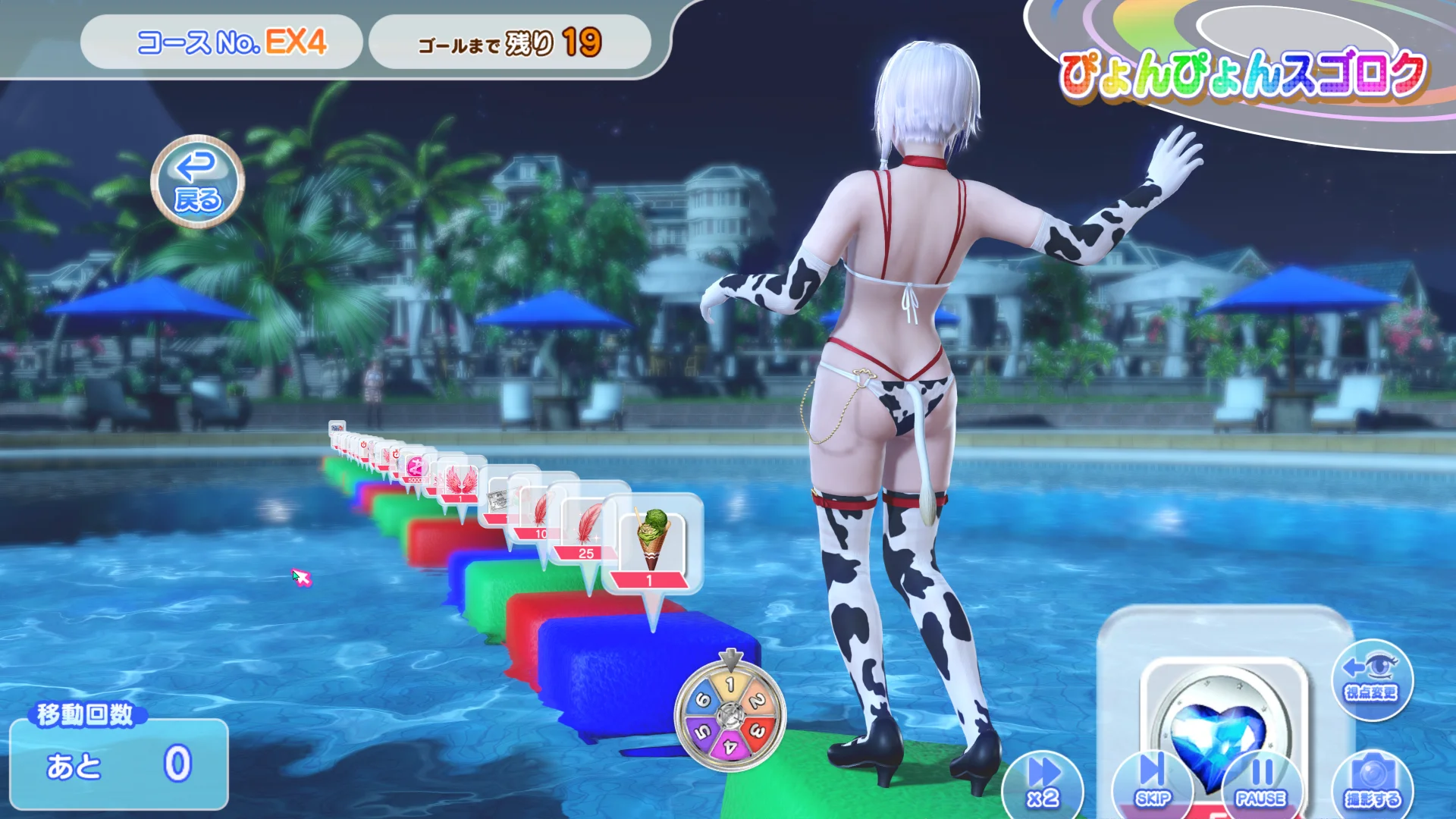This screenshot has width=1456, height=819.
Task: Select the ice cream cone reward tile
Action: click(651, 544)
